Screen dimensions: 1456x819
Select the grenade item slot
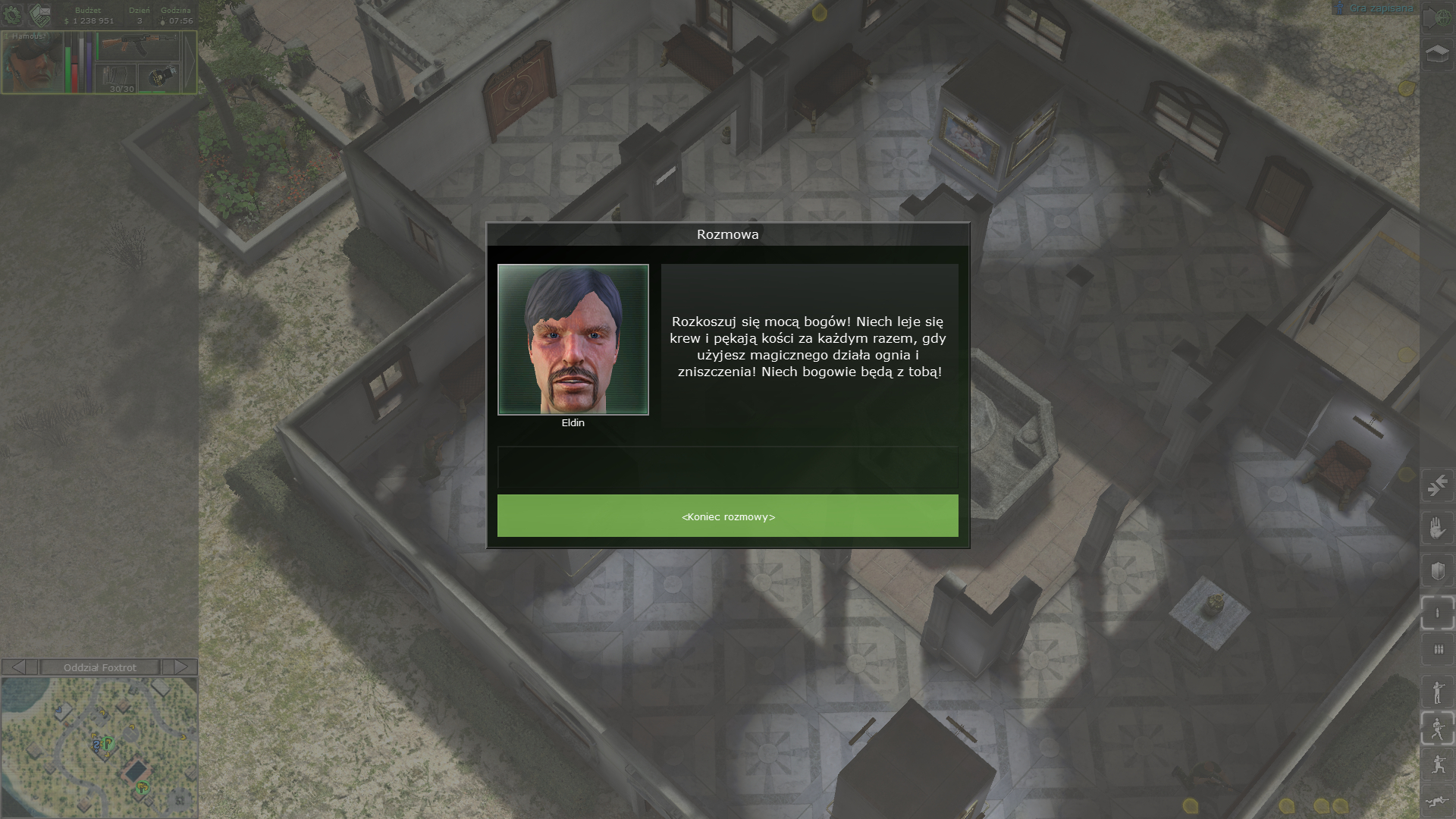(158, 77)
